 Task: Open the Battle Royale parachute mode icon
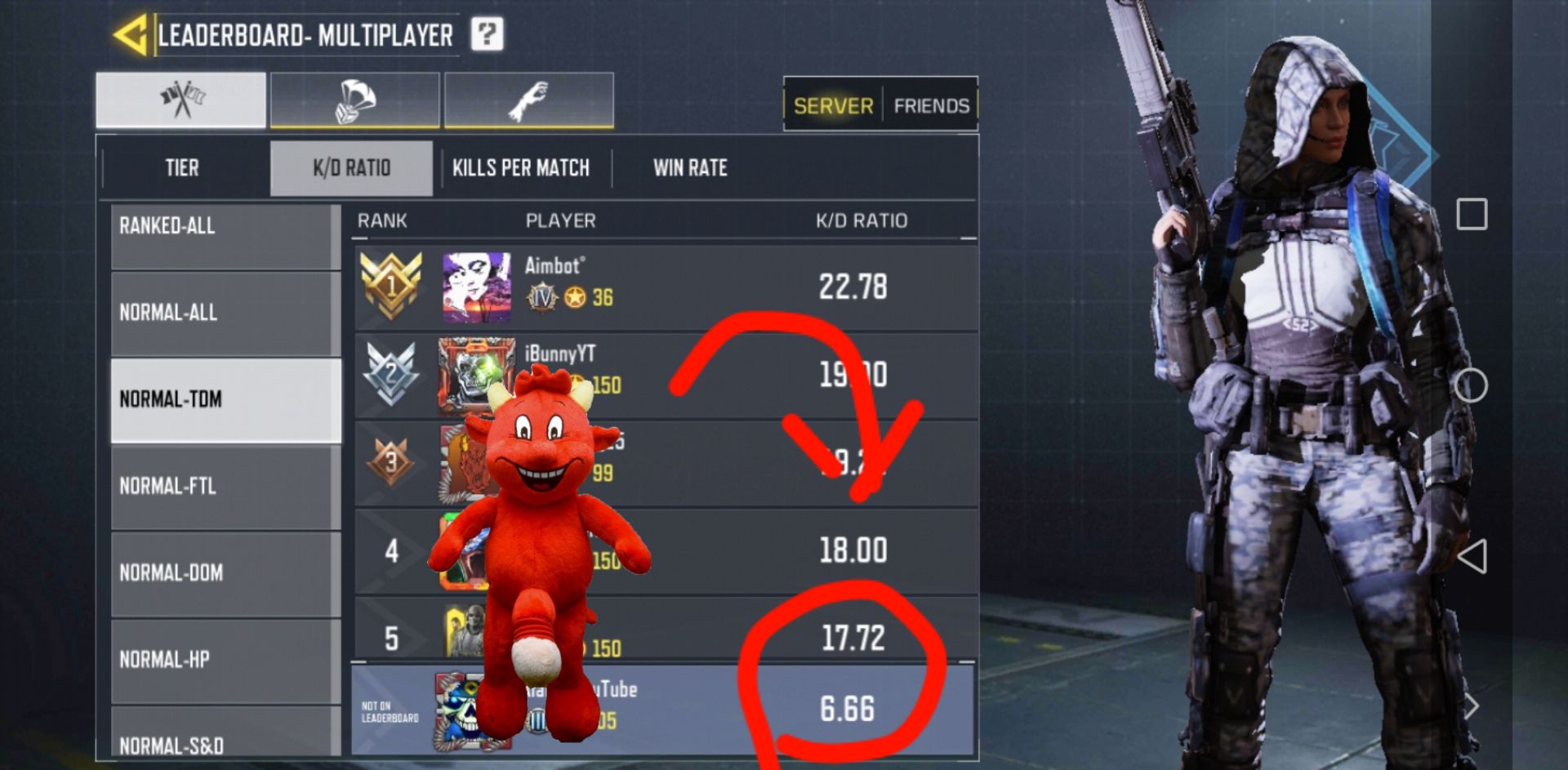tap(354, 98)
